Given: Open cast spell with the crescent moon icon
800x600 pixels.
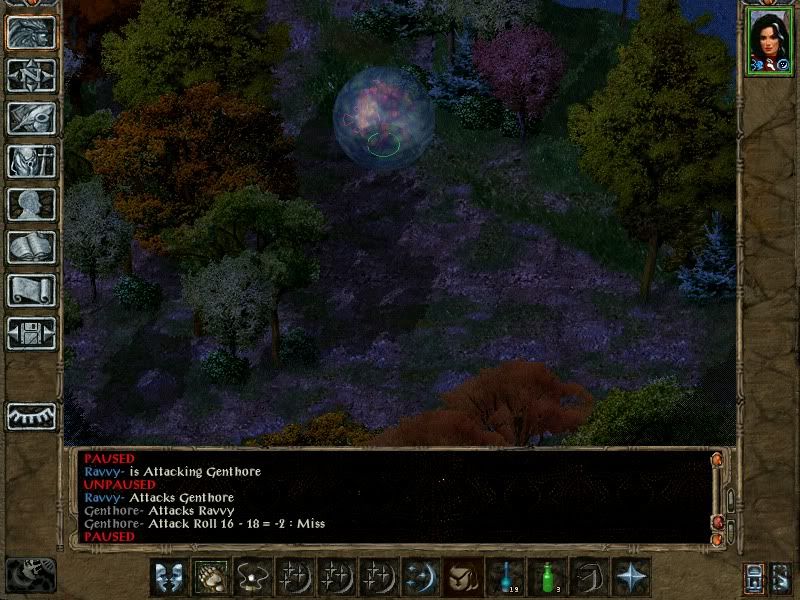Looking at the screenshot, I should [420, 576].
